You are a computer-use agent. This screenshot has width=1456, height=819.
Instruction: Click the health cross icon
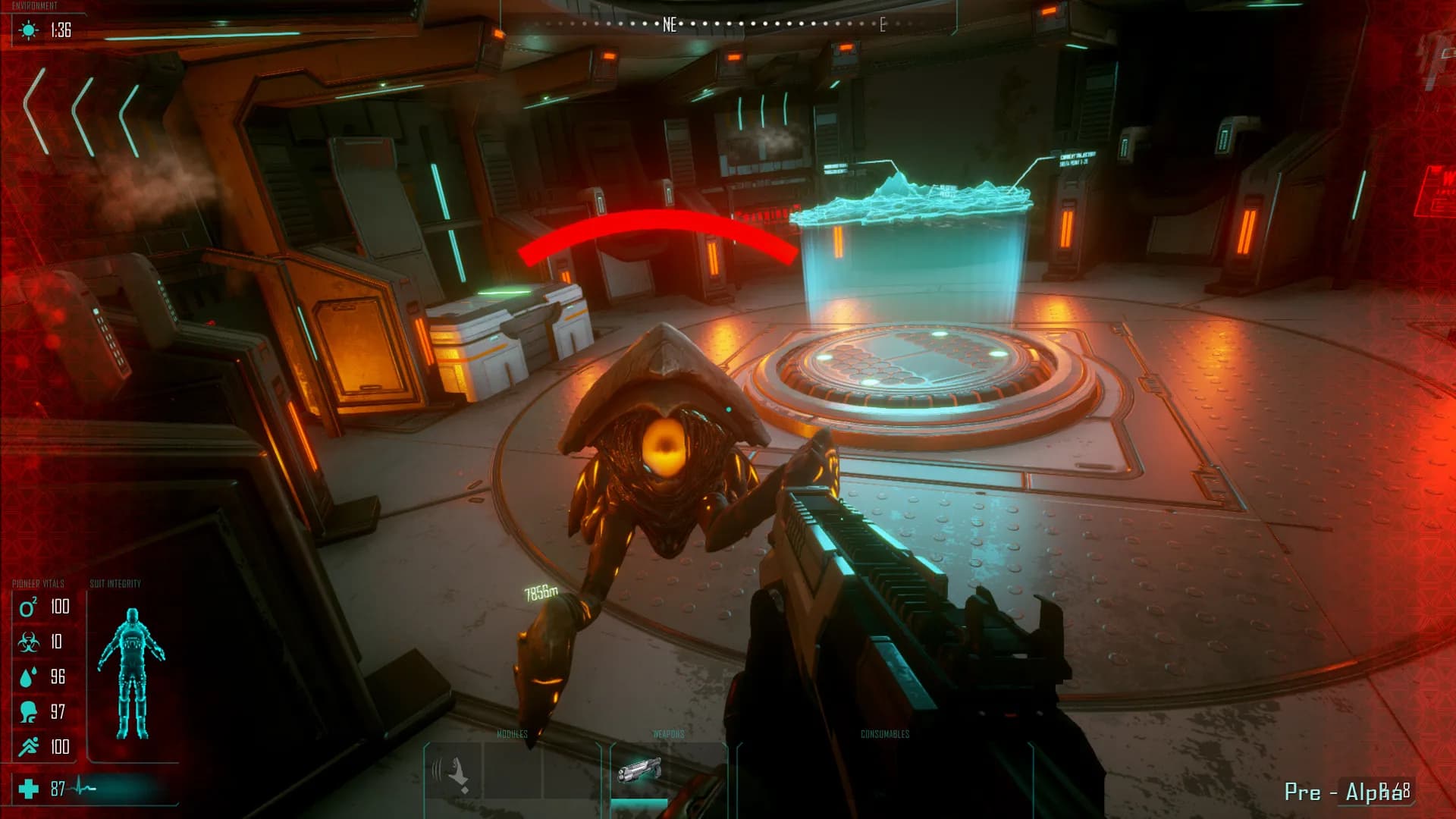coord(29,789)
